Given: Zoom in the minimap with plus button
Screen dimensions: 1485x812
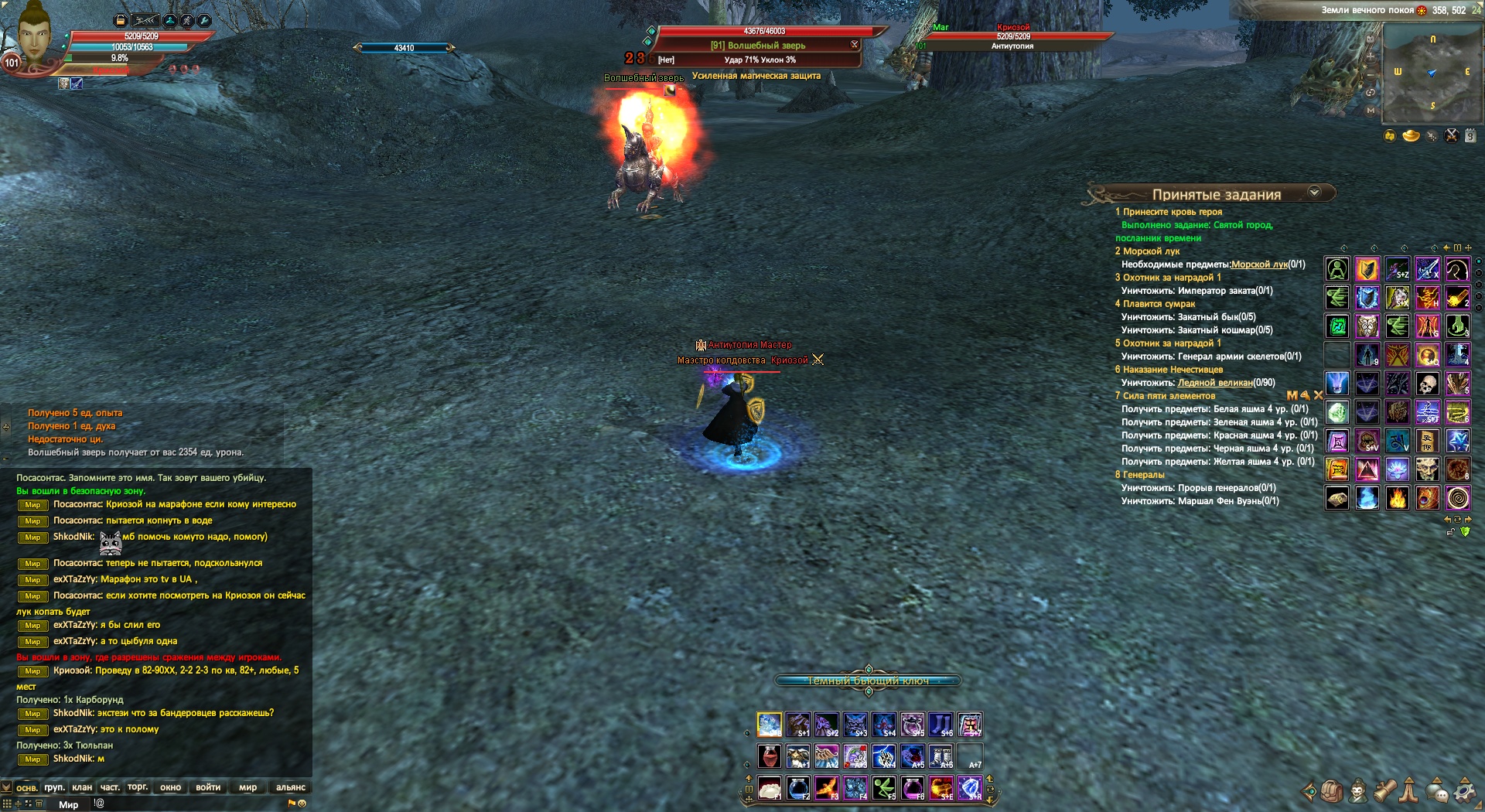Looking at the screenshot, I should click(x=1371, y=56).
